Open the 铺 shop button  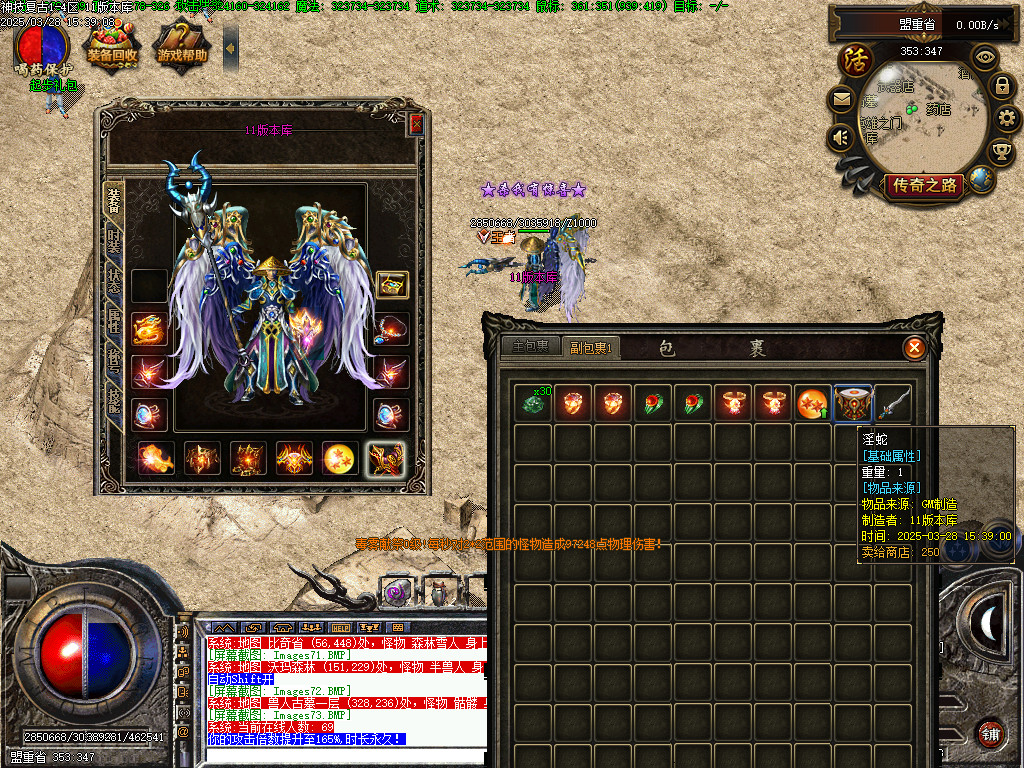coord(990,733)
